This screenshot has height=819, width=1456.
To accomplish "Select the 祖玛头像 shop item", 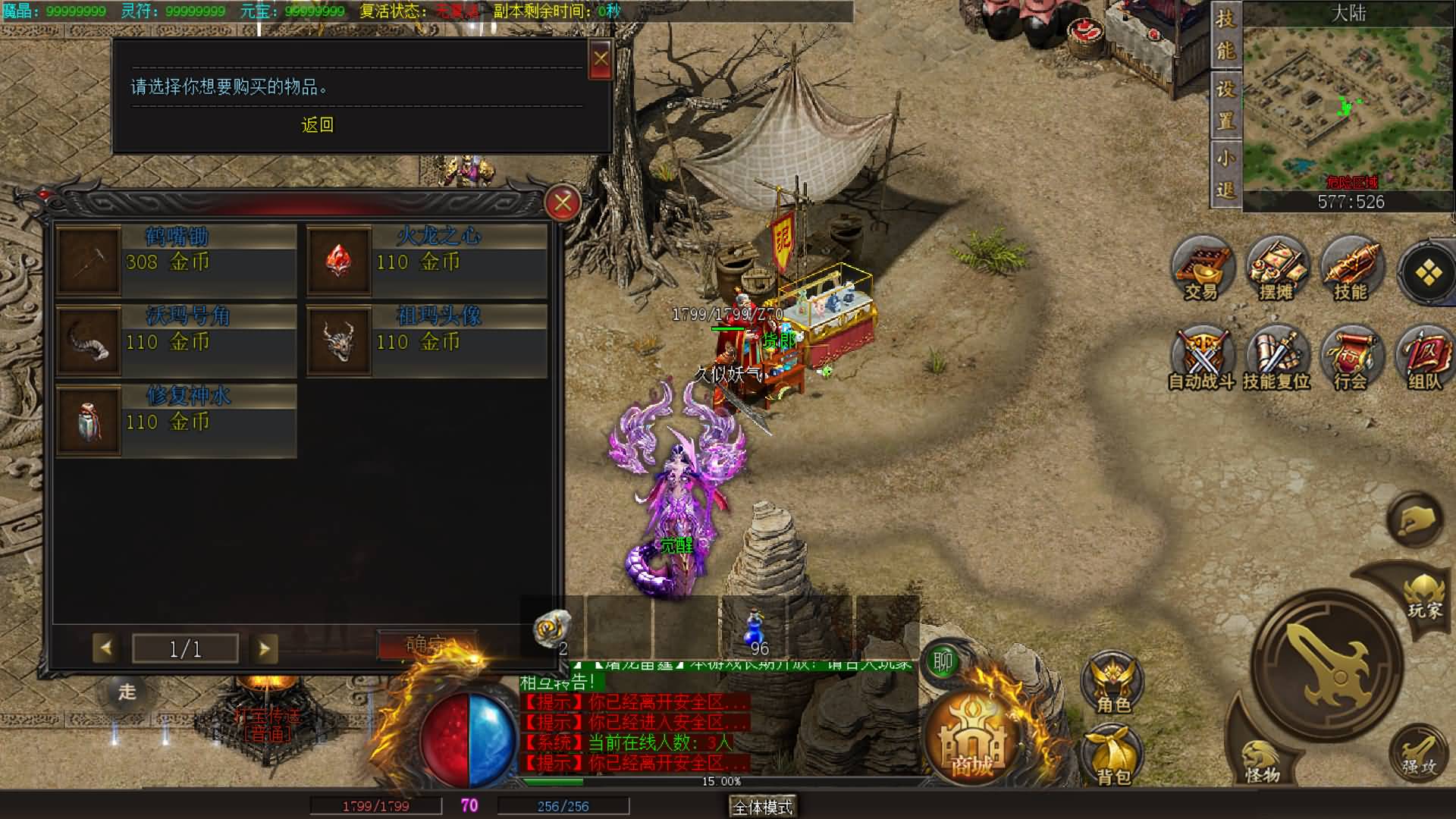I will pyautogui.click(x=426, y=340).
